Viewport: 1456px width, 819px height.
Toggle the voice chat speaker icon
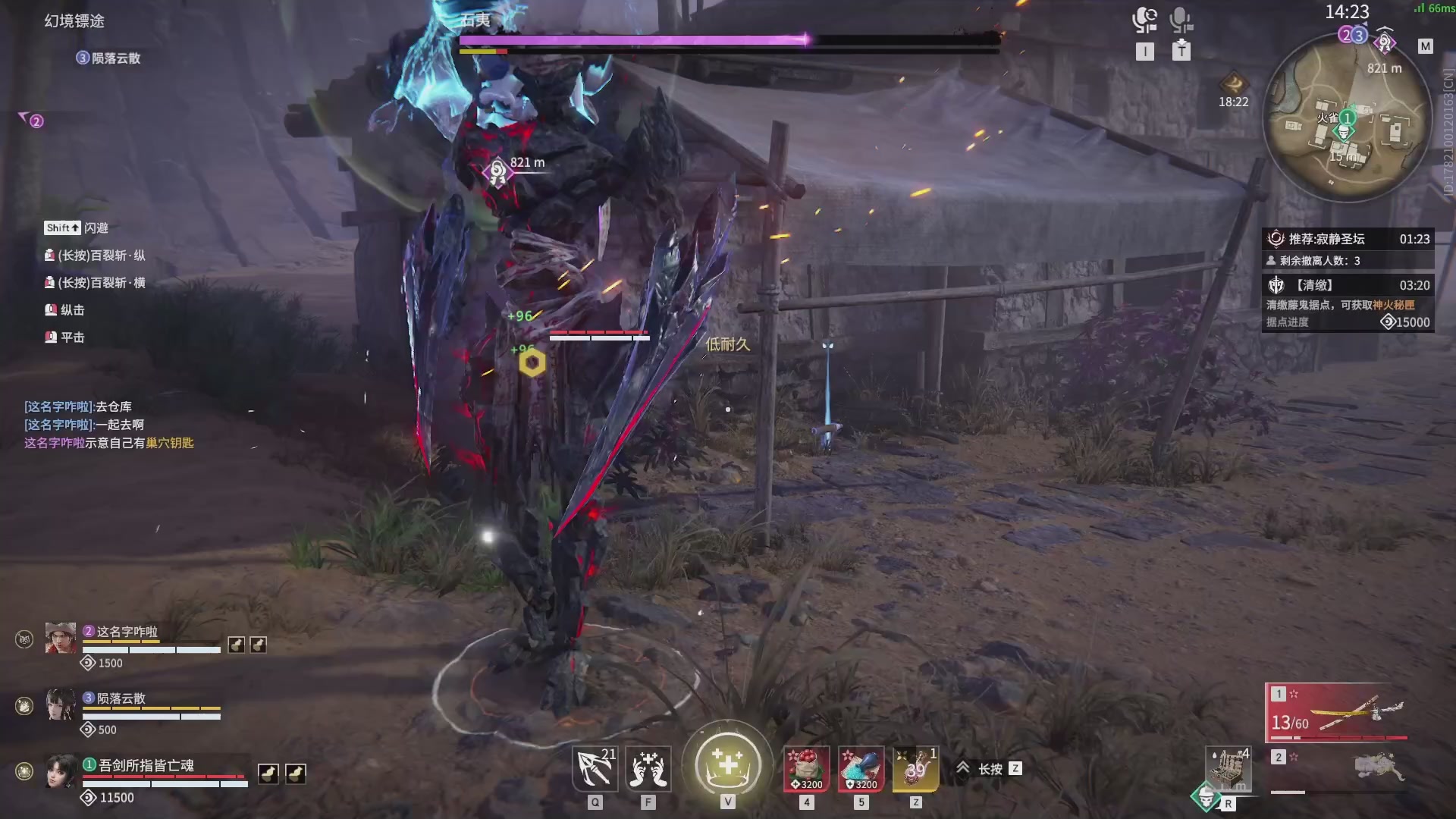coord(1144,20)
